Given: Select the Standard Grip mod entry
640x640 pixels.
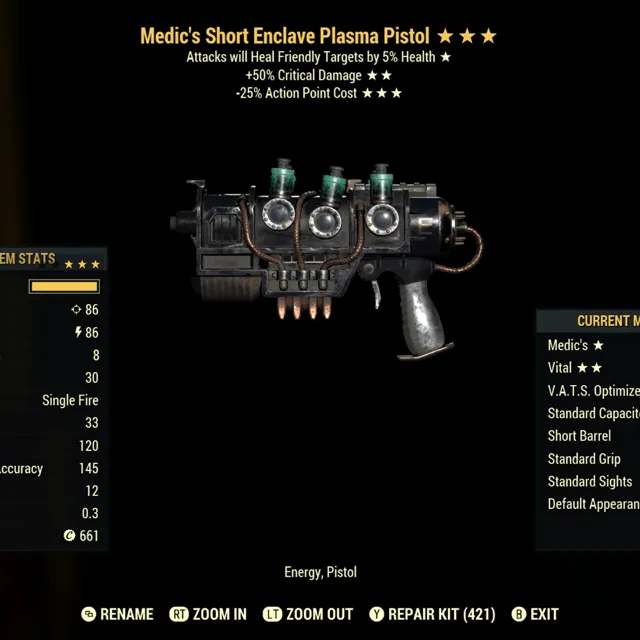Looking at the screenshot, I should pyautogui.click(x=584, y=459).
